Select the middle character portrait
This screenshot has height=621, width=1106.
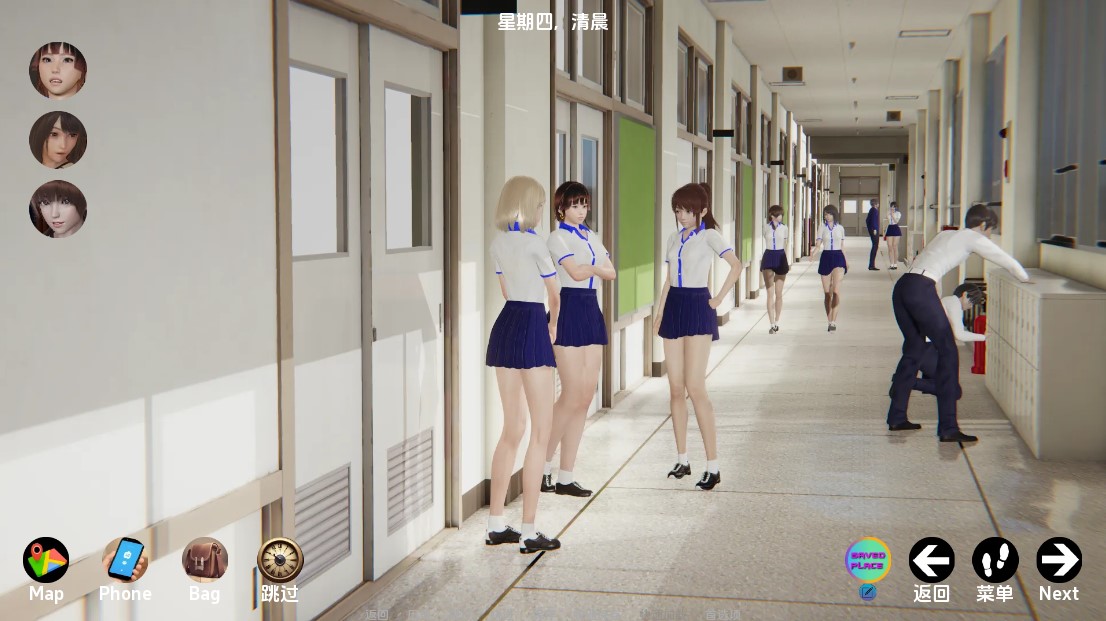click(x=58, y=139)
